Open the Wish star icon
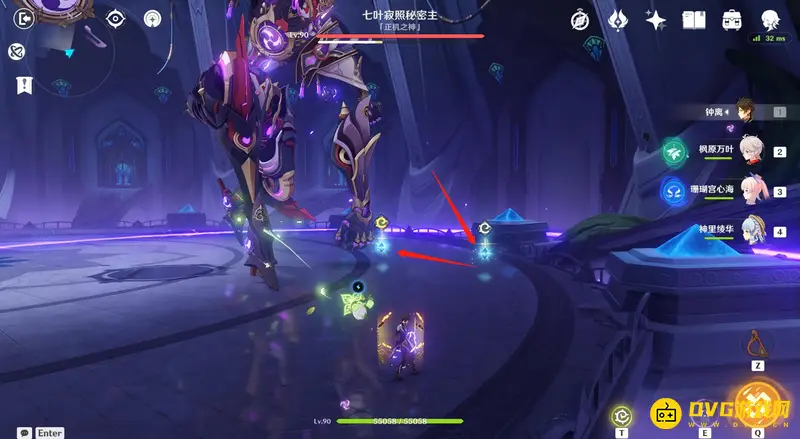Image resolution: width=800 pixels, height=439 pixels. click(x=656, y=19)
